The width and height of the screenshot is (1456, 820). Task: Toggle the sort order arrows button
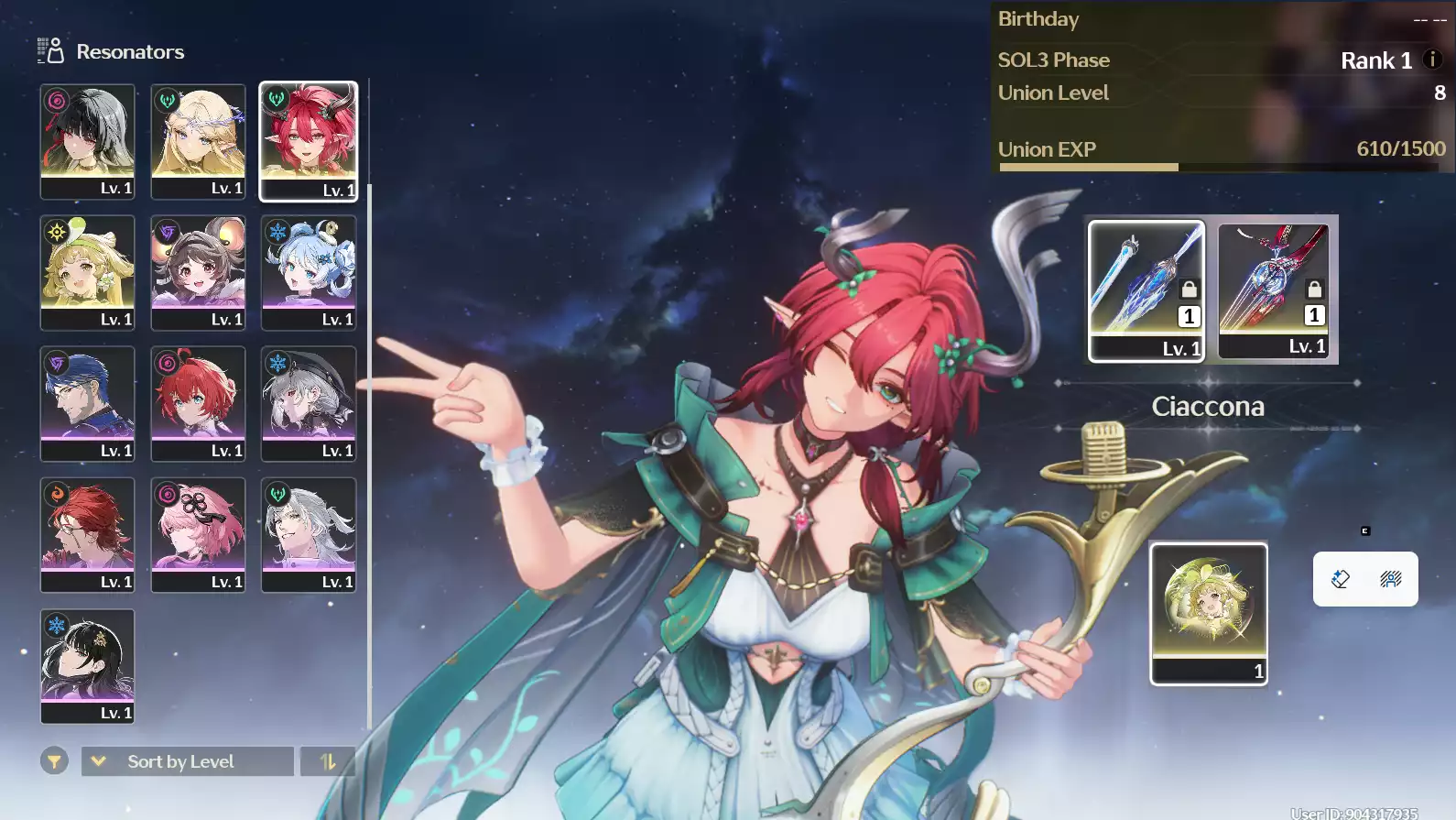point(328,761)
